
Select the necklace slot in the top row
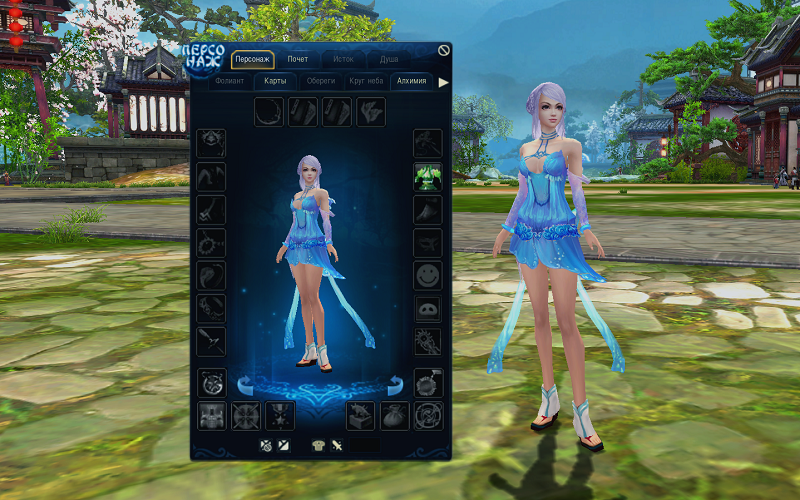269,111
